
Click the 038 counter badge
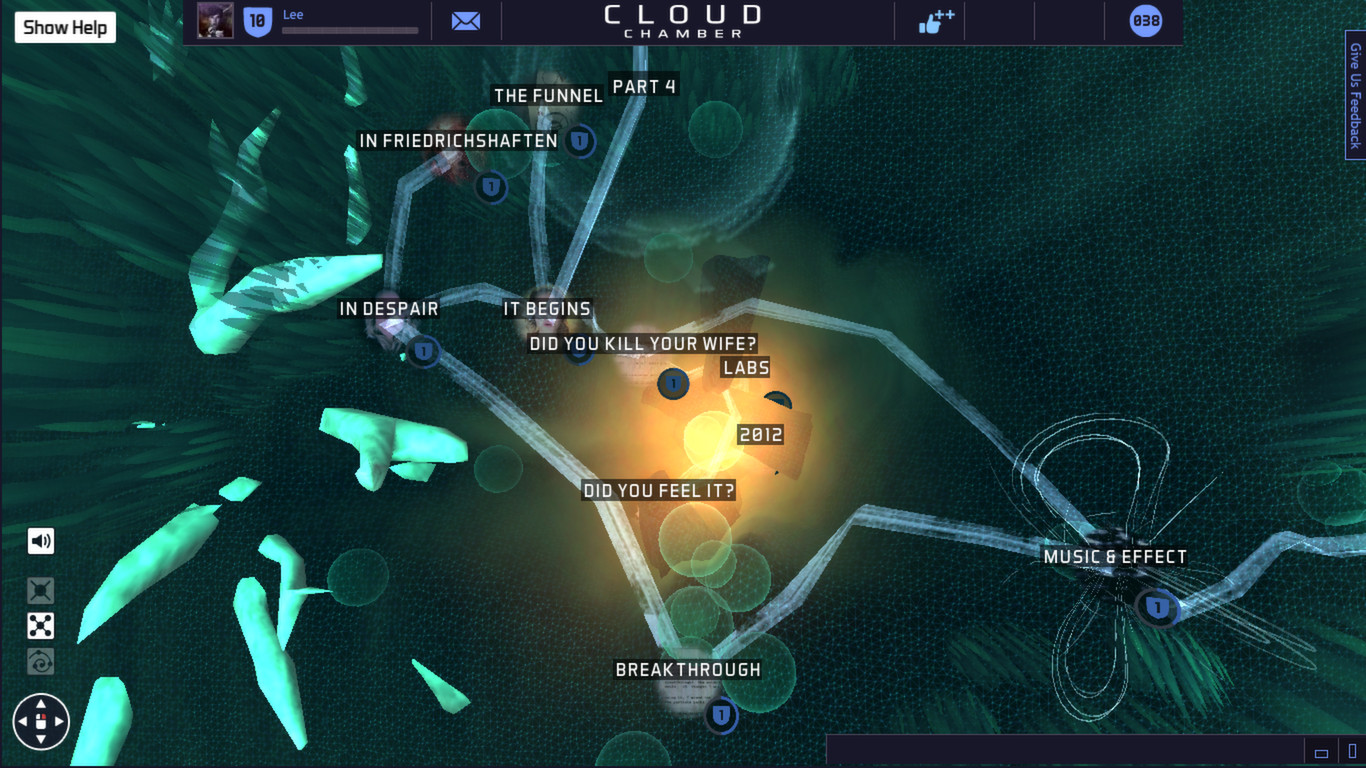[x=1144, y=20]
